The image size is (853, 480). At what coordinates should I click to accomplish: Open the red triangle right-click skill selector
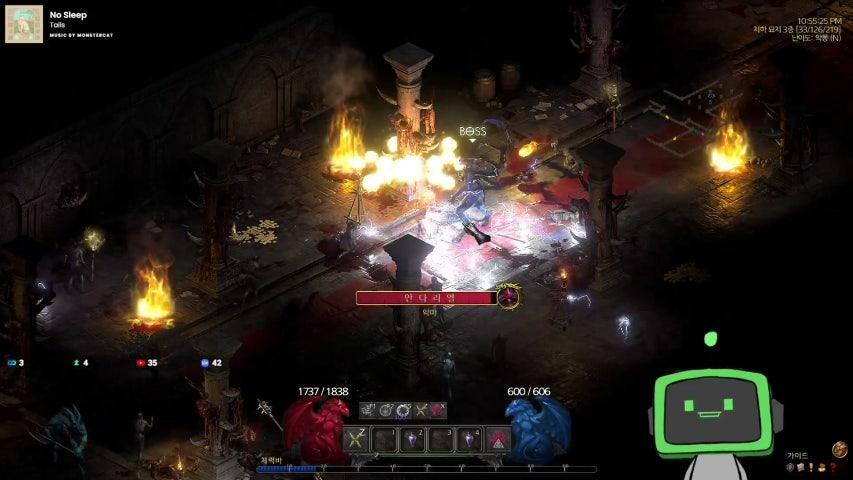coord(497,438)
